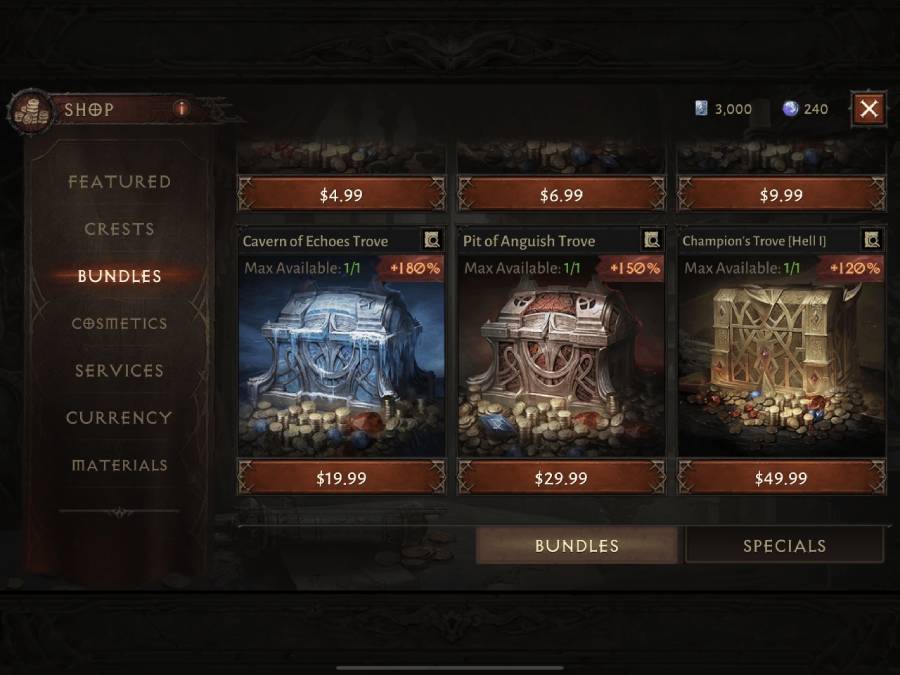Go to the Currency category
900x675 pixels.
[x=119, y=418]
